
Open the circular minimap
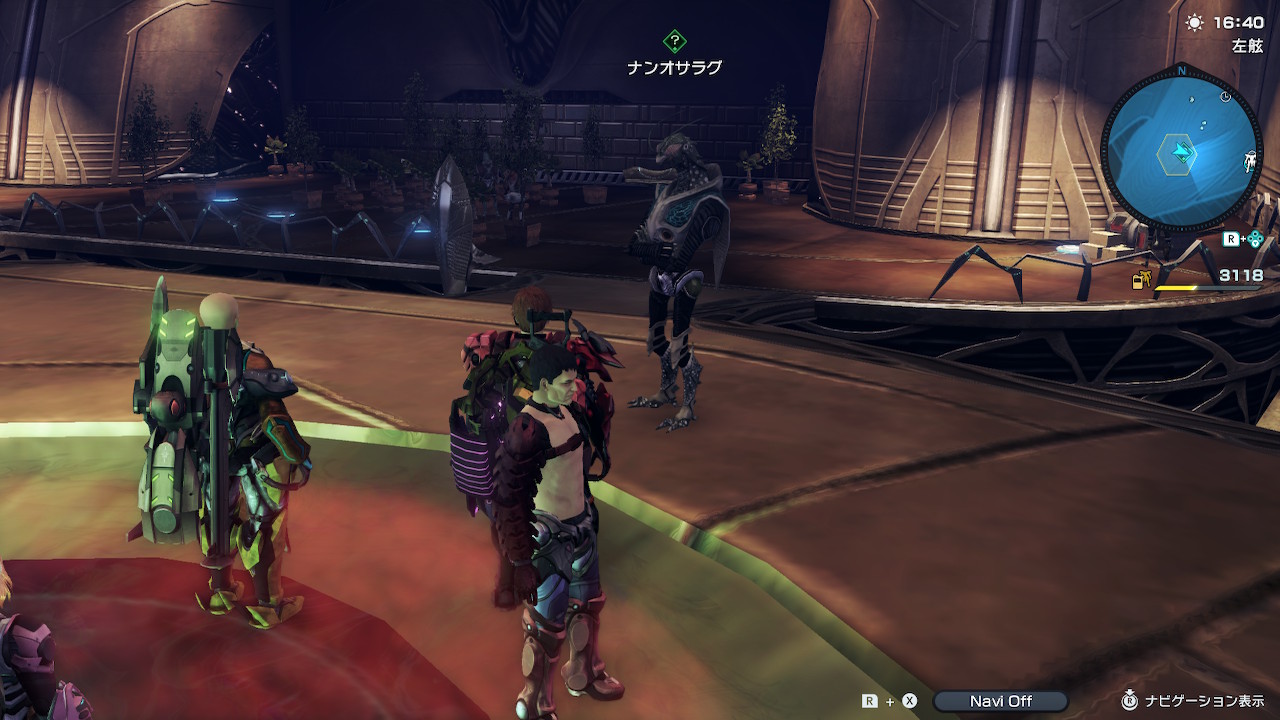point(1181,152)
